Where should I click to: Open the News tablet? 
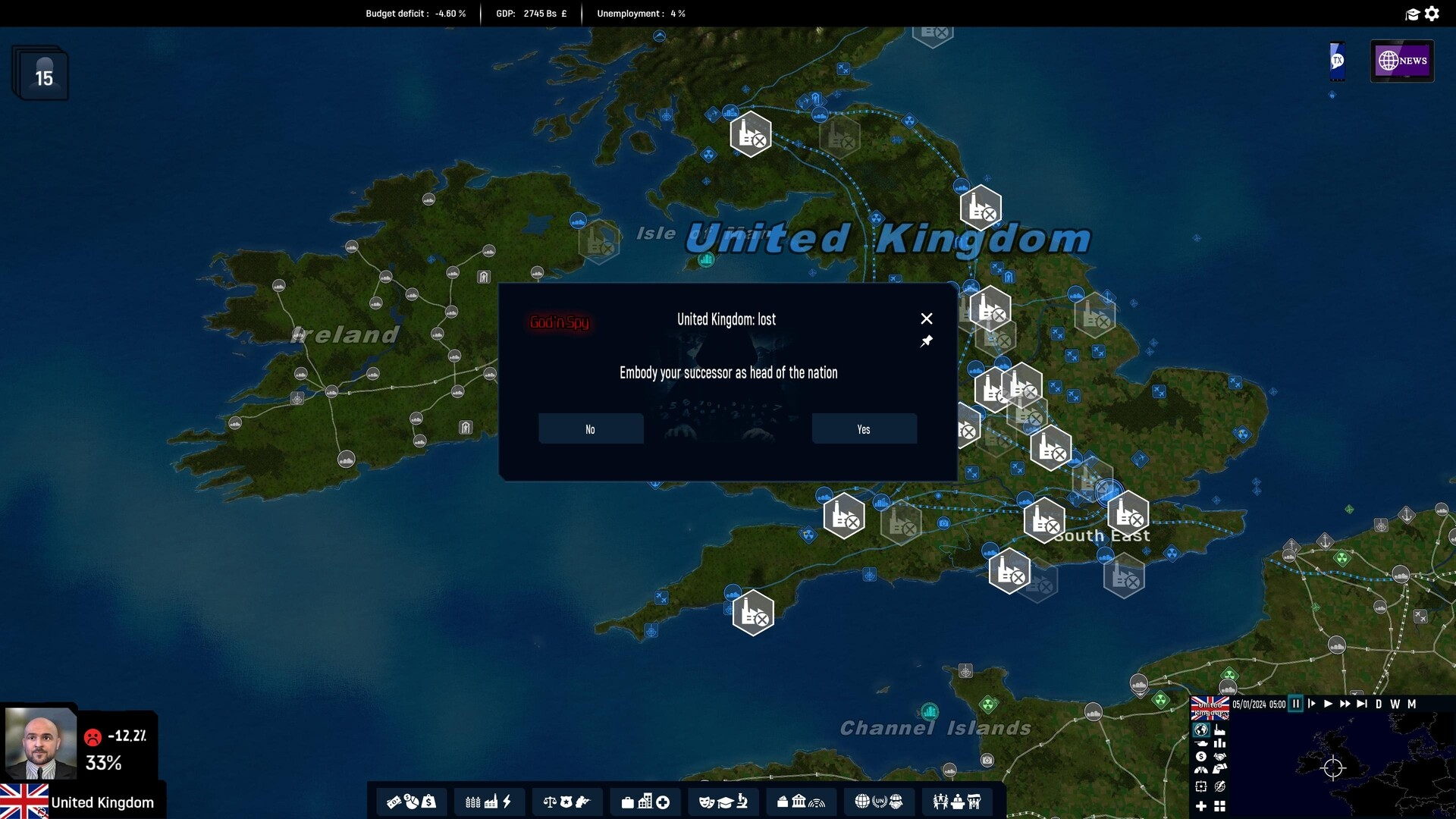click(x=1401, y=61)
